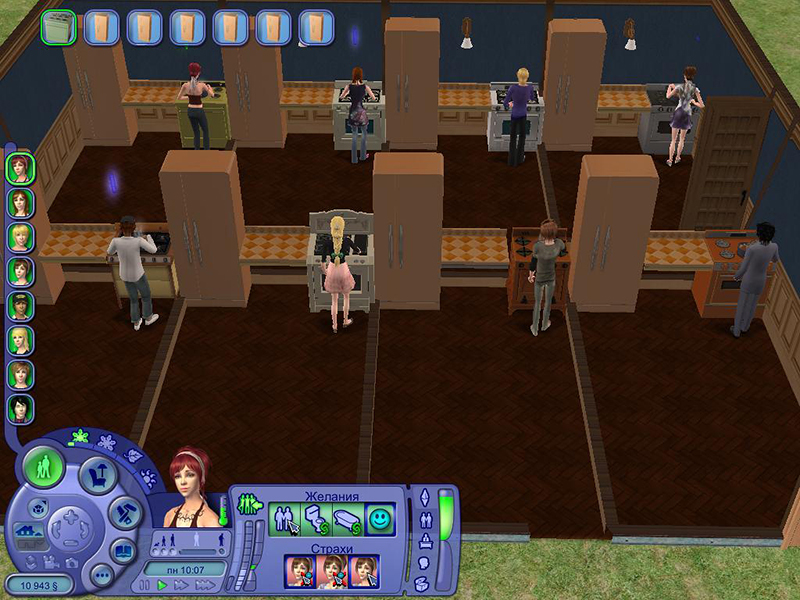Pause the game
Viewport: 800px width, 600px height.
[146, 584]
